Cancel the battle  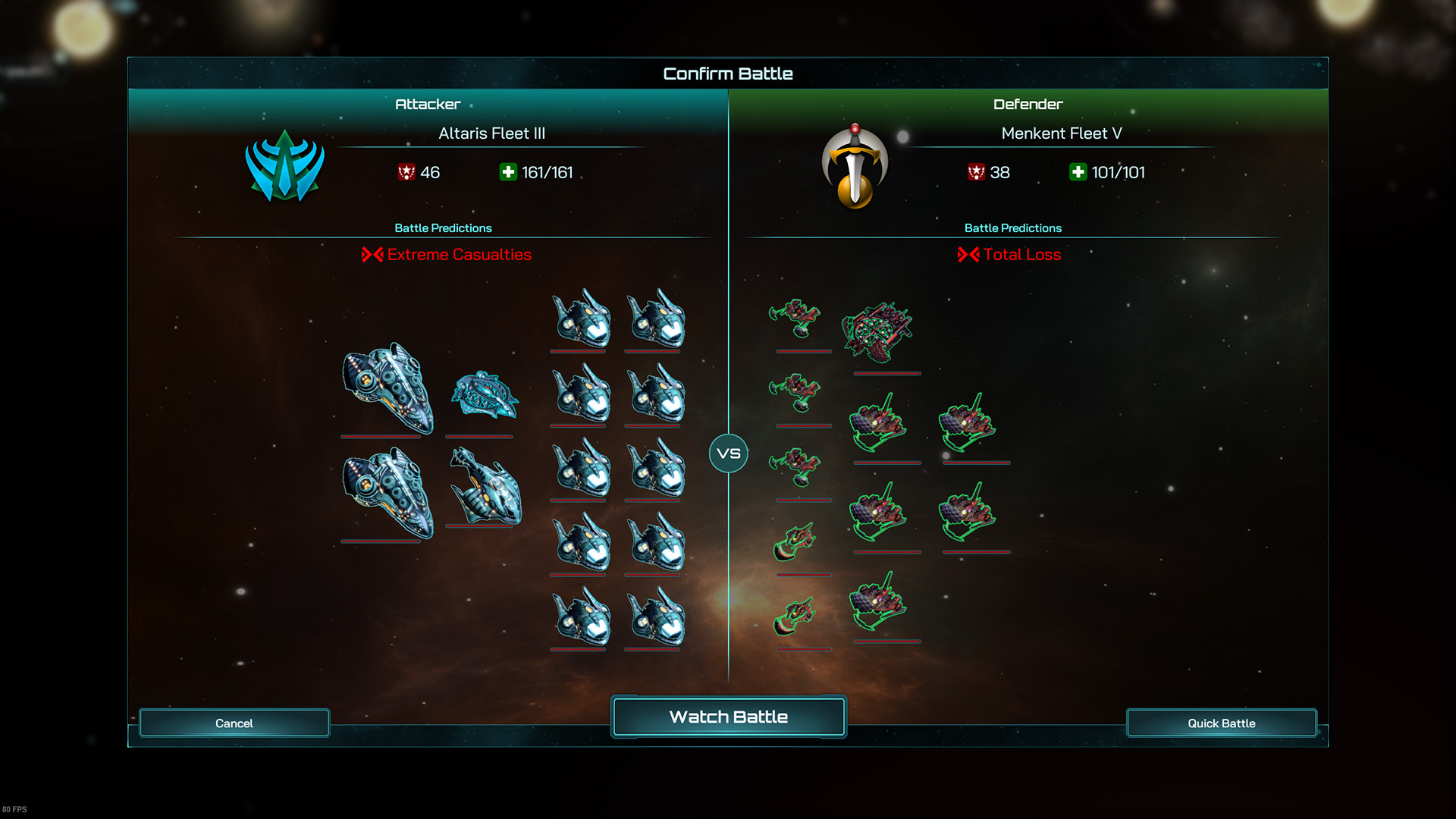coord(234,723)
